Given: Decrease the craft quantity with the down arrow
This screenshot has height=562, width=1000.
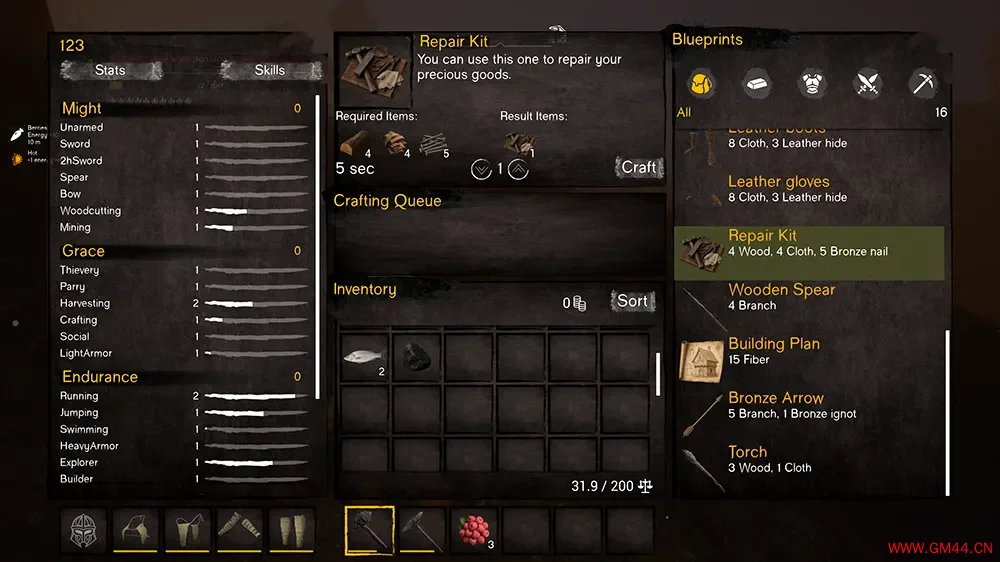Looking at the screenshot, I should [x=481, y=169].
